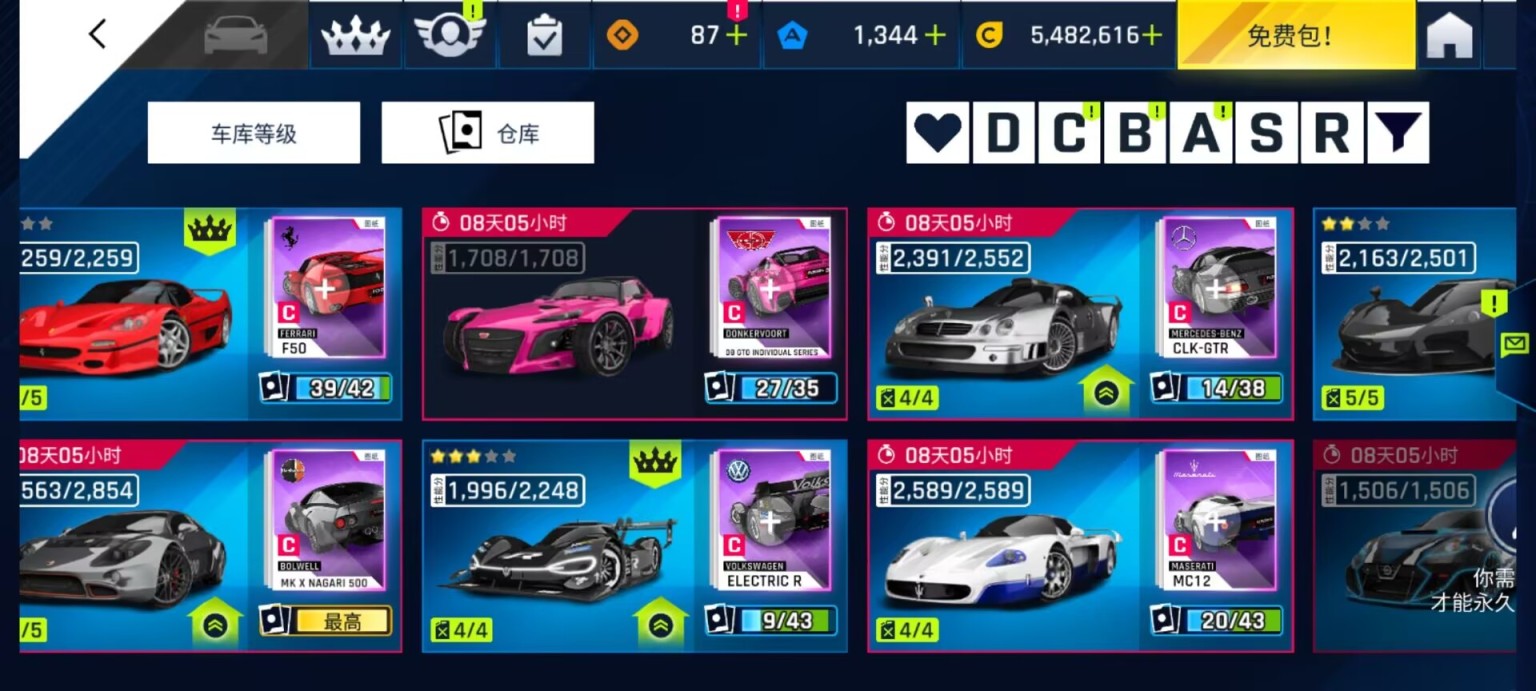Open the mail envelope side tab
Screen dimensions: 1536x691
click(1516, 344)
